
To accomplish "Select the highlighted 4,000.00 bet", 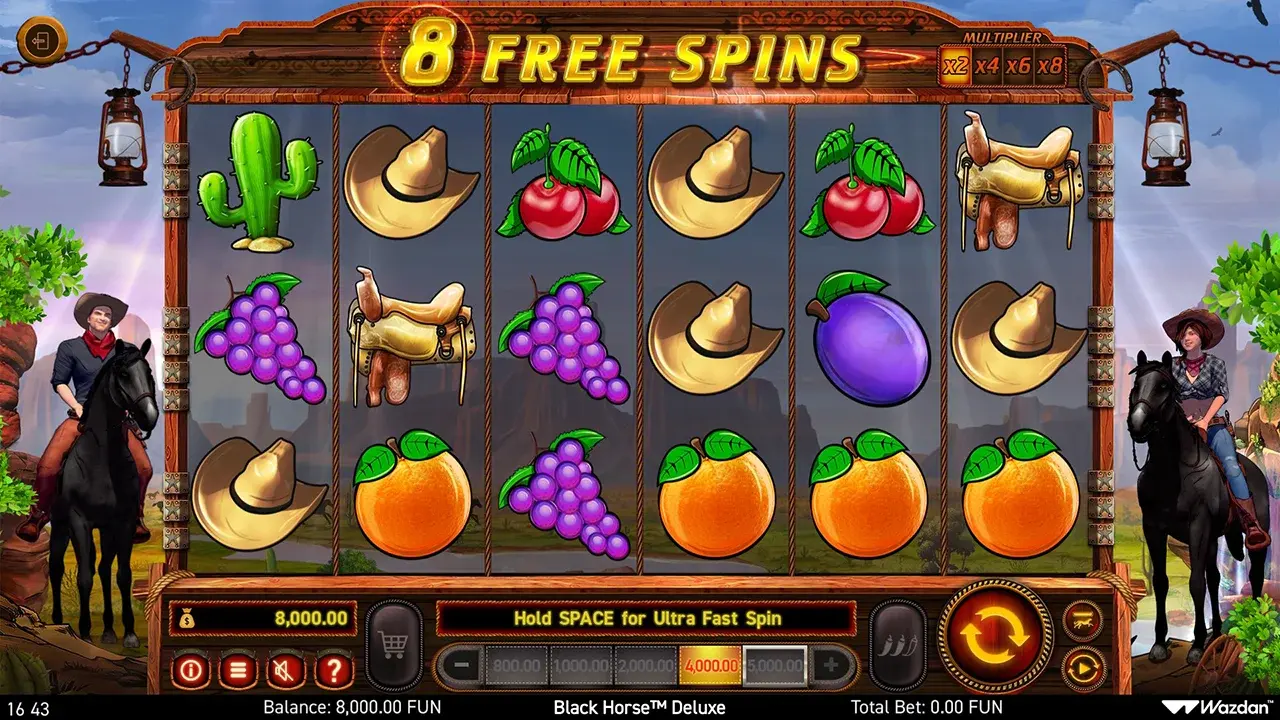I will (x=710, y=665).
